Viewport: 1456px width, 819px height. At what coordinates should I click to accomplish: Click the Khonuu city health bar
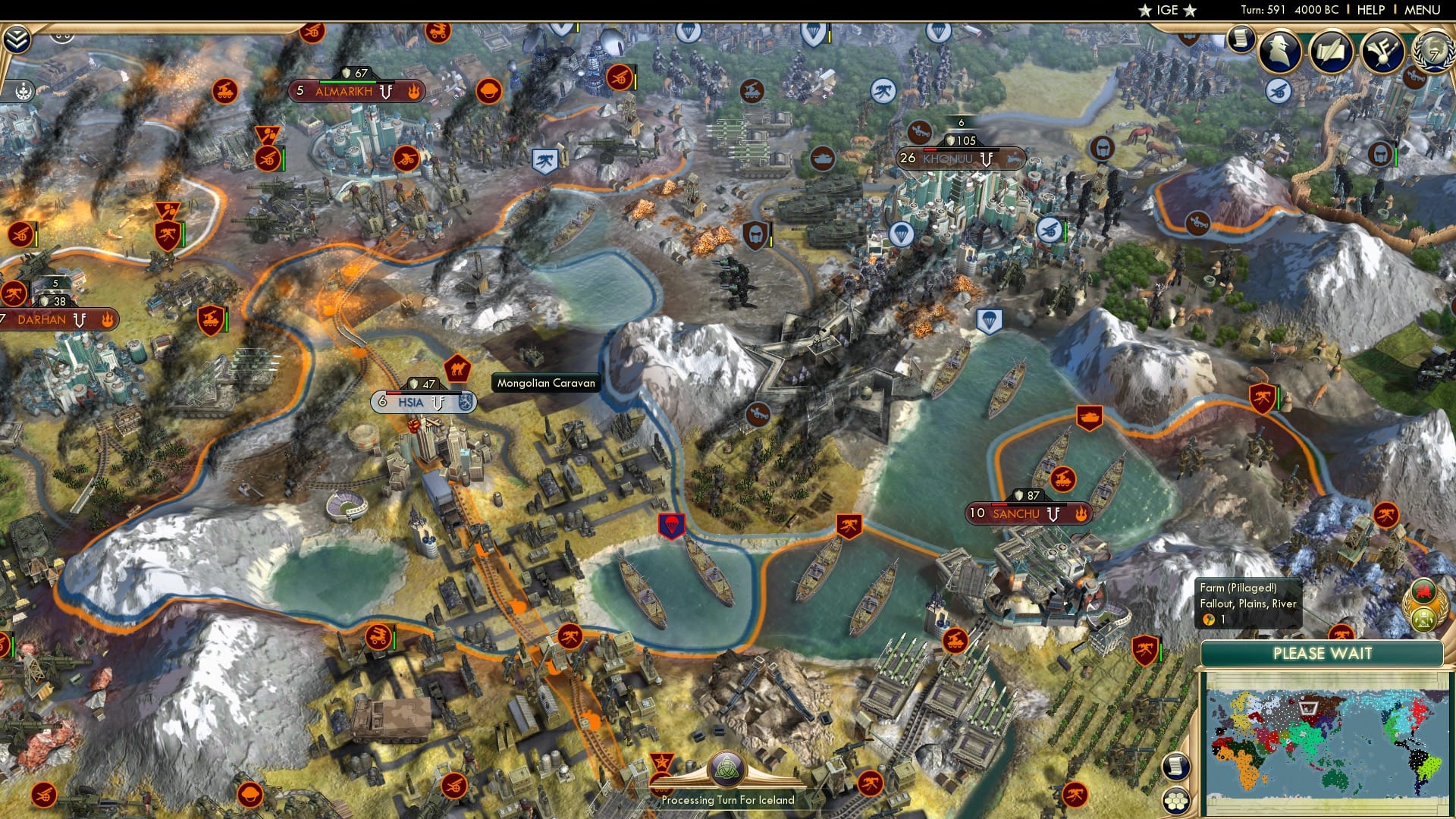pyautogui.click(x=961, y=151)
